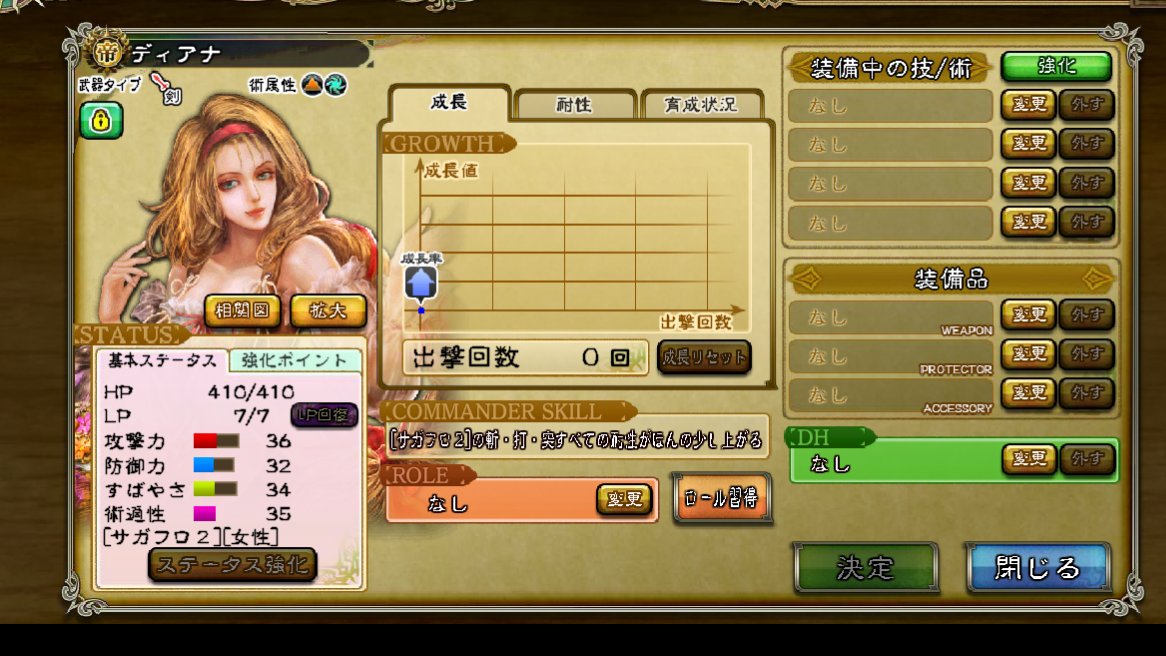This screenshot has height=656, width=1166.
Task: Click the green 強化 button
Action: pos(1056,67)
